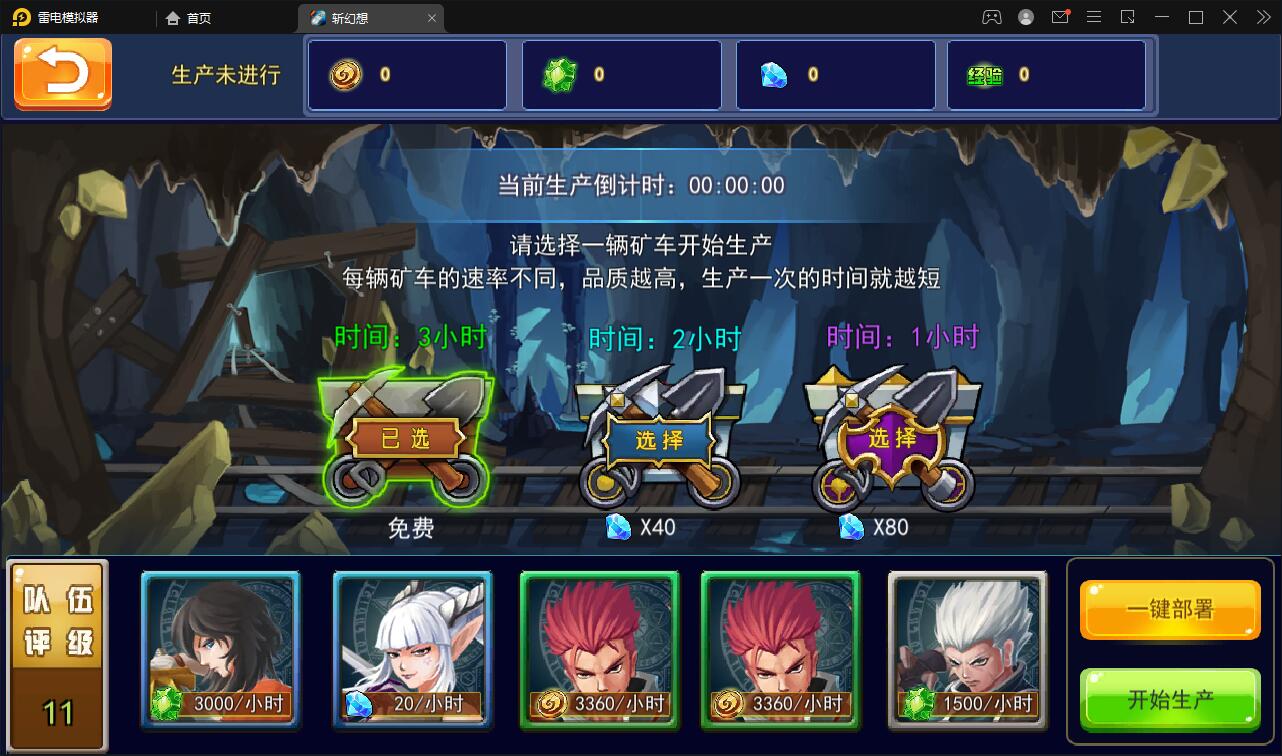Select the 1-hour mine cart option

891,440
